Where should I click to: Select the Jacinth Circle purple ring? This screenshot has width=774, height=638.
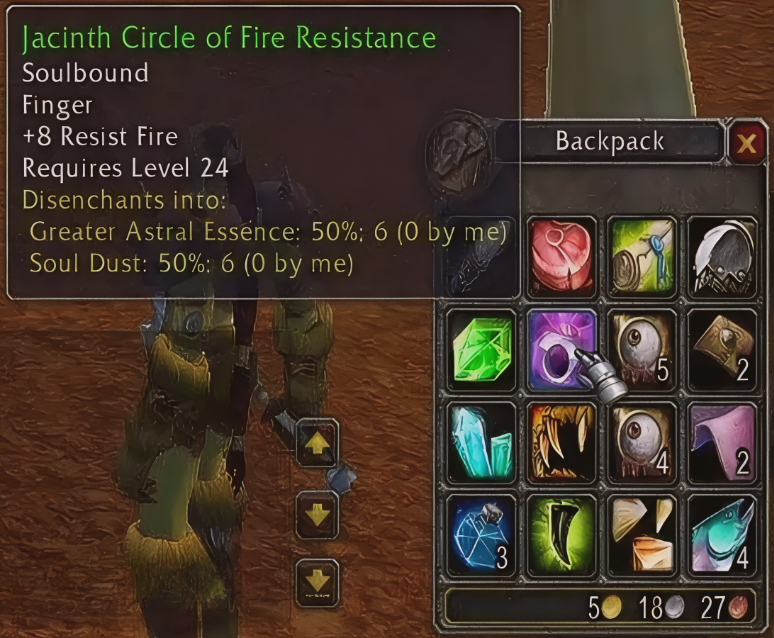(x=562, y=348)
